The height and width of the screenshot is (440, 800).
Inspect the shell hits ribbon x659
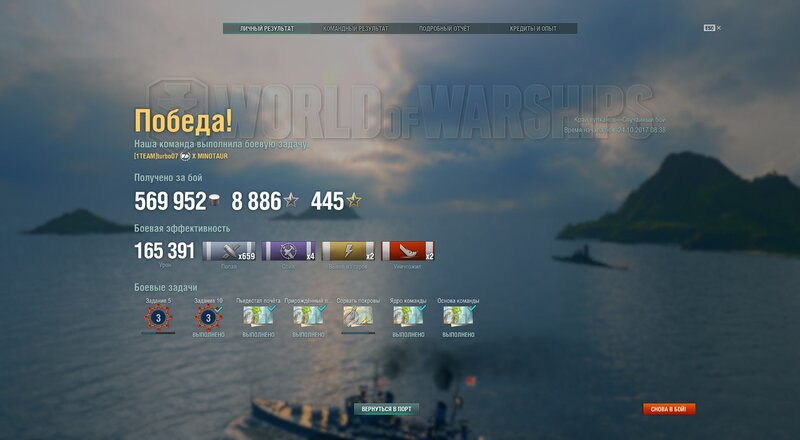pyautogui.click(x=229, y=252)
